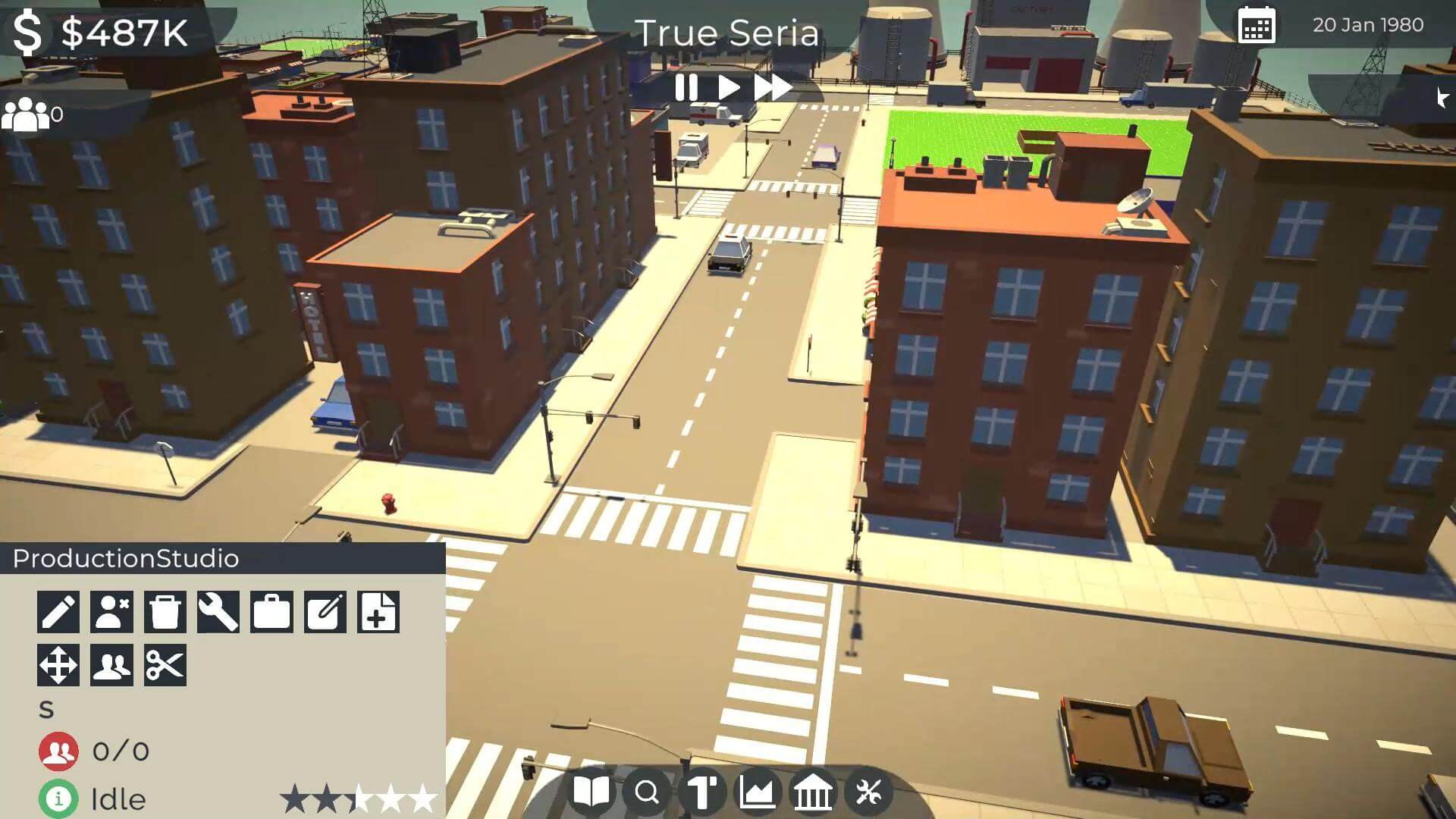Screen dimensions: 1456x819
Task: Click the scissors icon
Action: pos(165,665)
